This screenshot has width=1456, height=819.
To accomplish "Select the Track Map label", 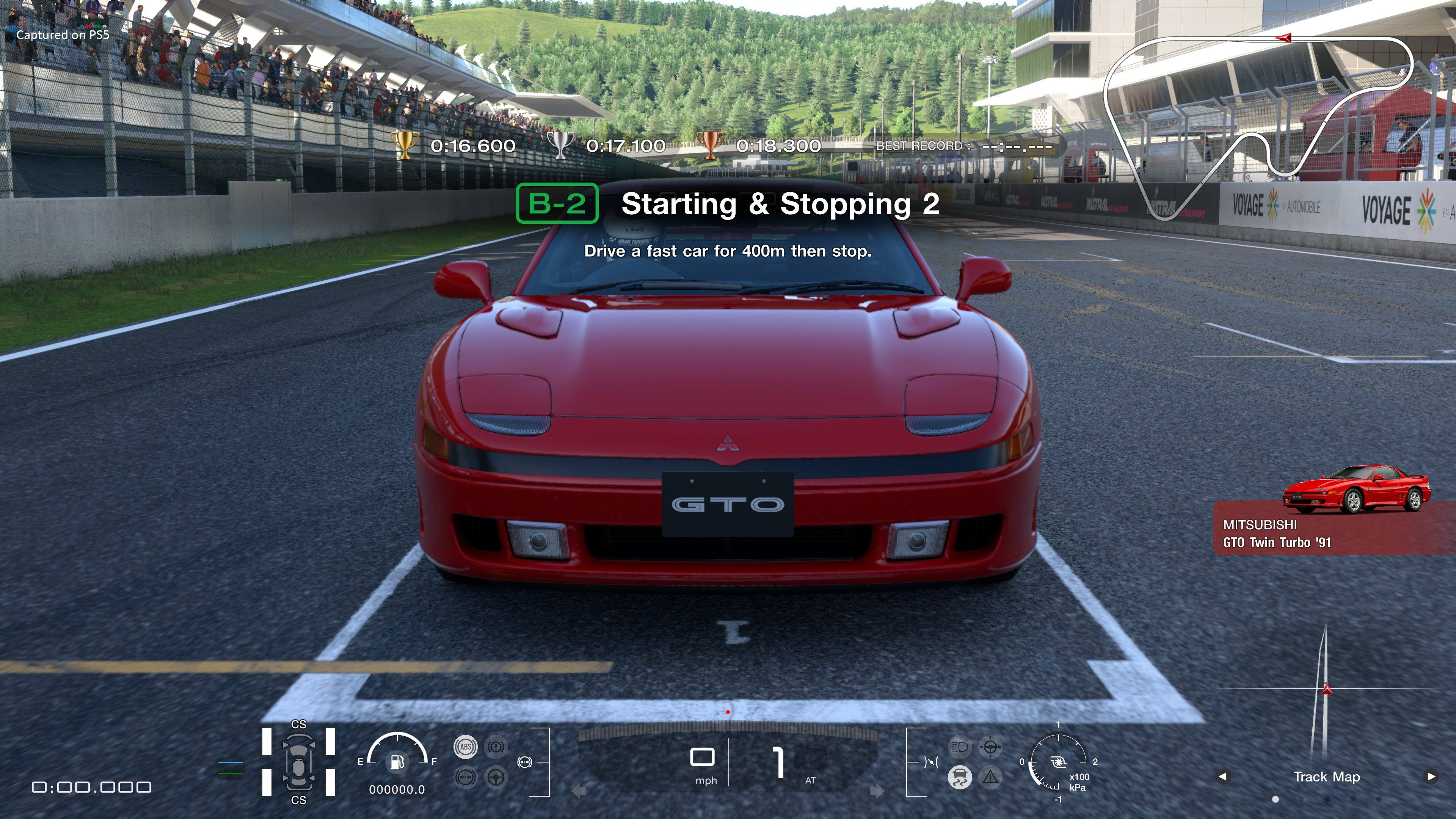I will click(1327, 777).
